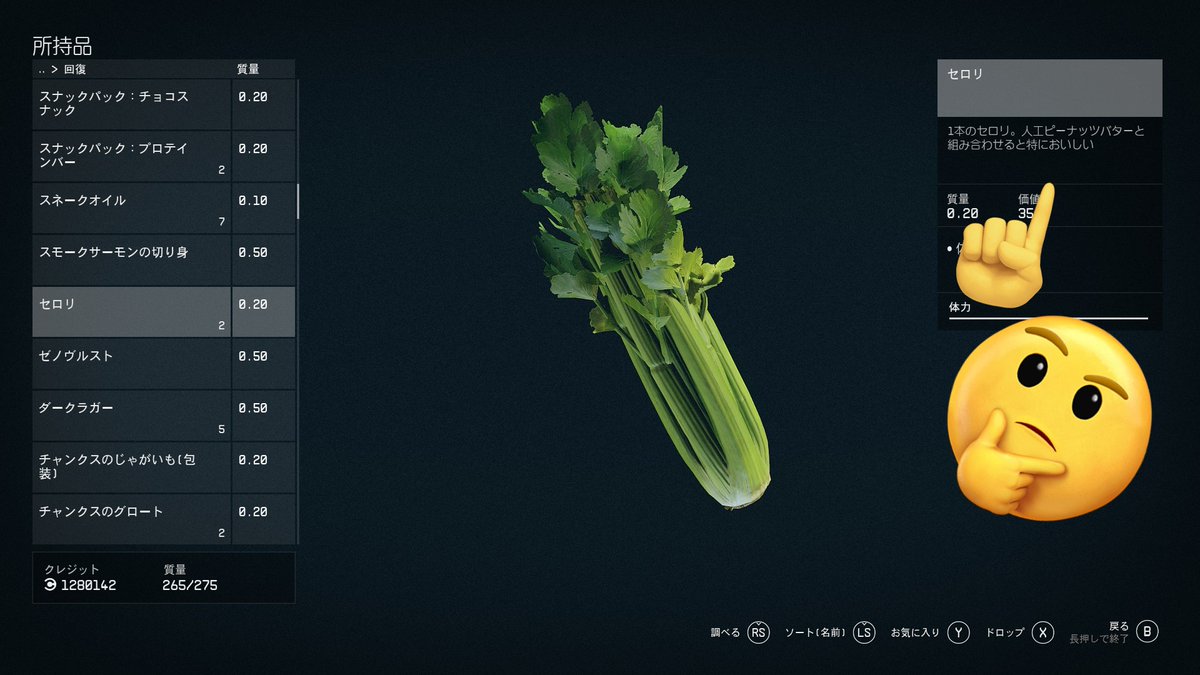The image size is (1200, 675).
Task: Select the チャンクスのグロート row
Action: pos(132,518)
